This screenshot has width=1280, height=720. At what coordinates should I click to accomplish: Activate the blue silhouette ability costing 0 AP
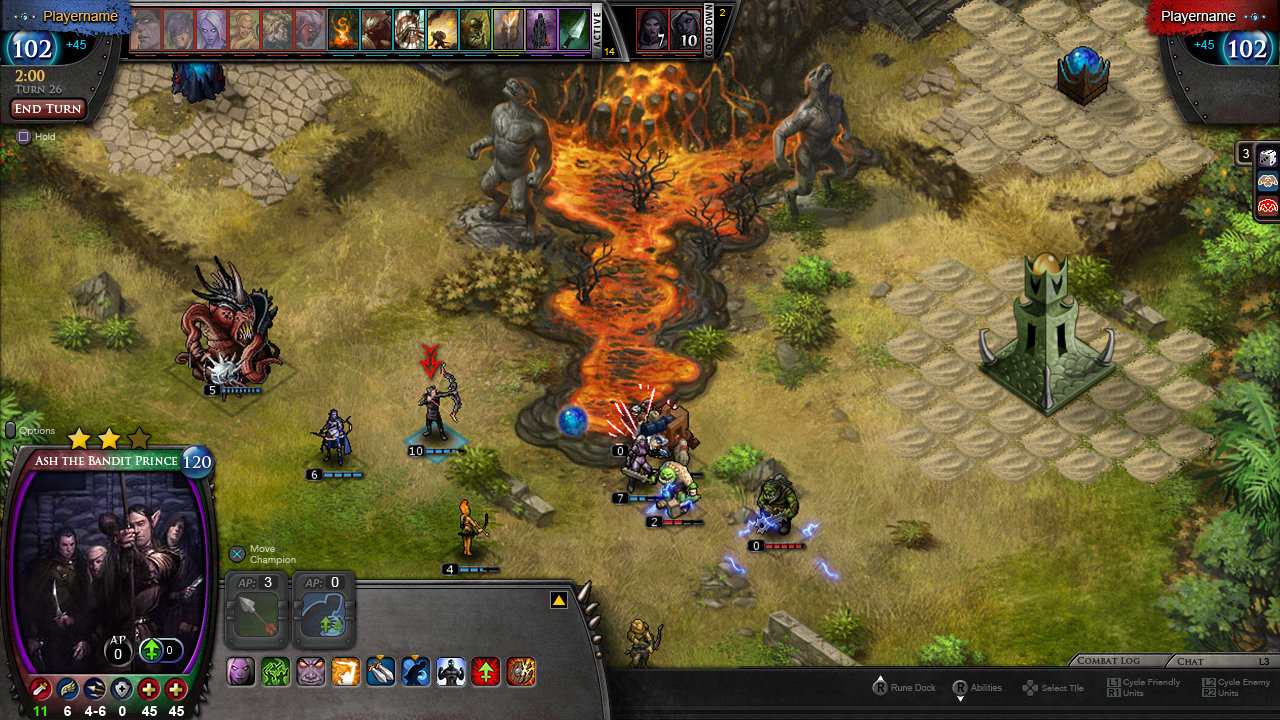point(324,613)
